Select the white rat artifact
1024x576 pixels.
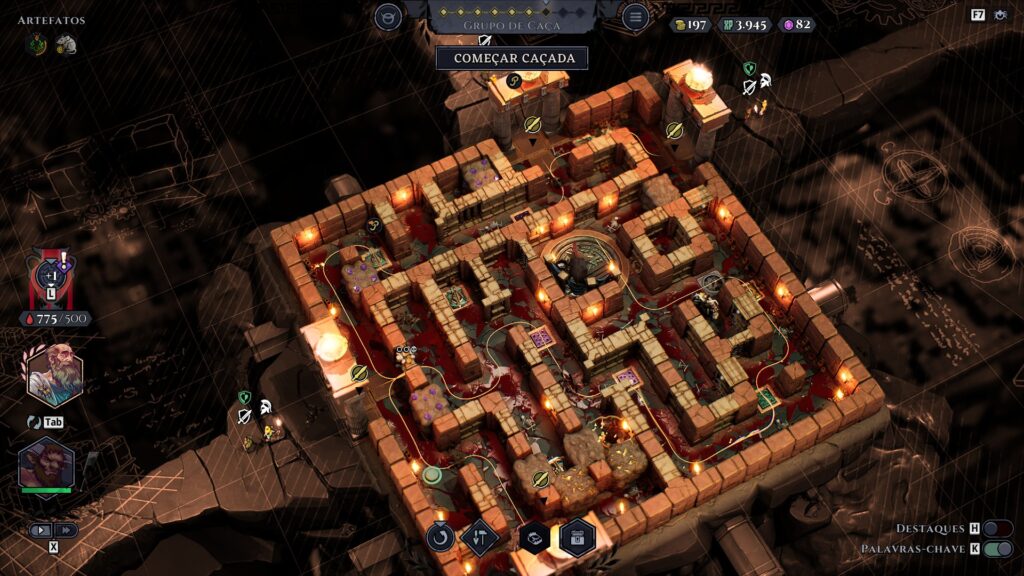point(66,44)
